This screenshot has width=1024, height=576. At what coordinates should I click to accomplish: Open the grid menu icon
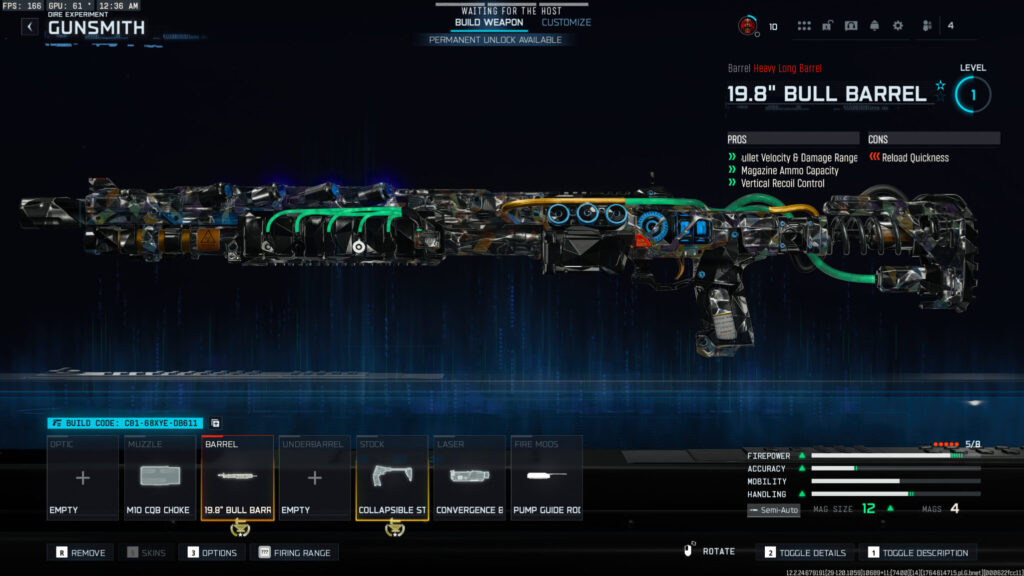[804, 26]
